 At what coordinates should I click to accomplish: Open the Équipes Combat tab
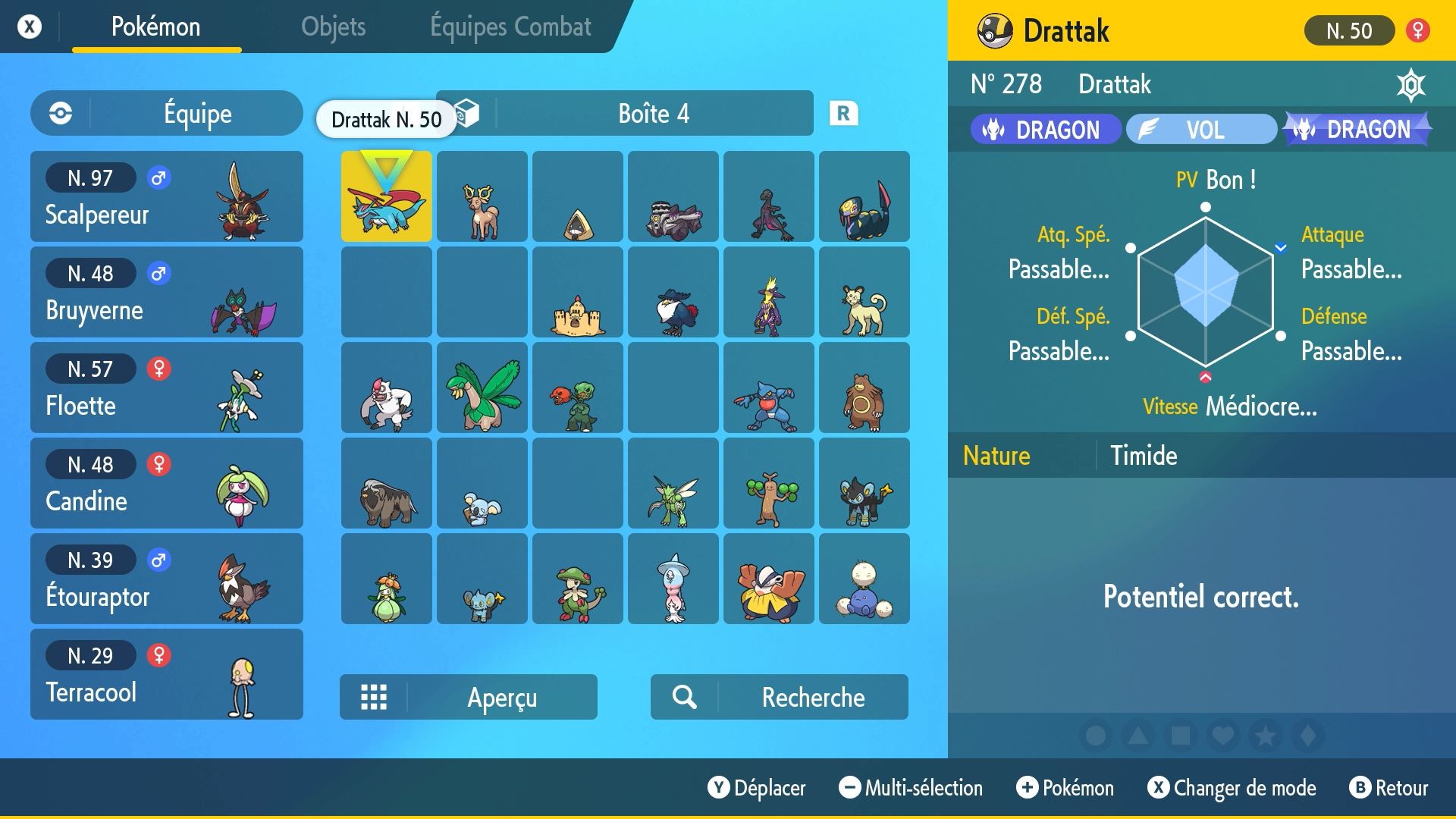click(510, 27)
